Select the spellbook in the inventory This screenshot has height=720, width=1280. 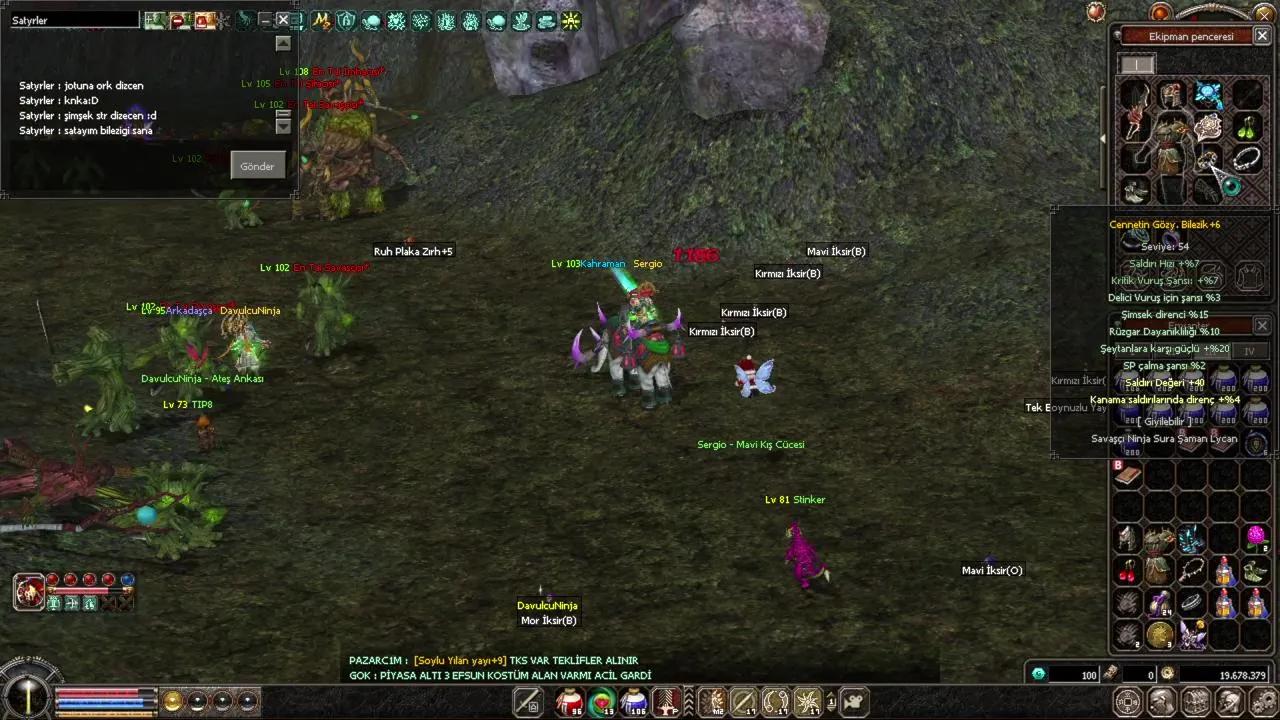[1128, 475]
